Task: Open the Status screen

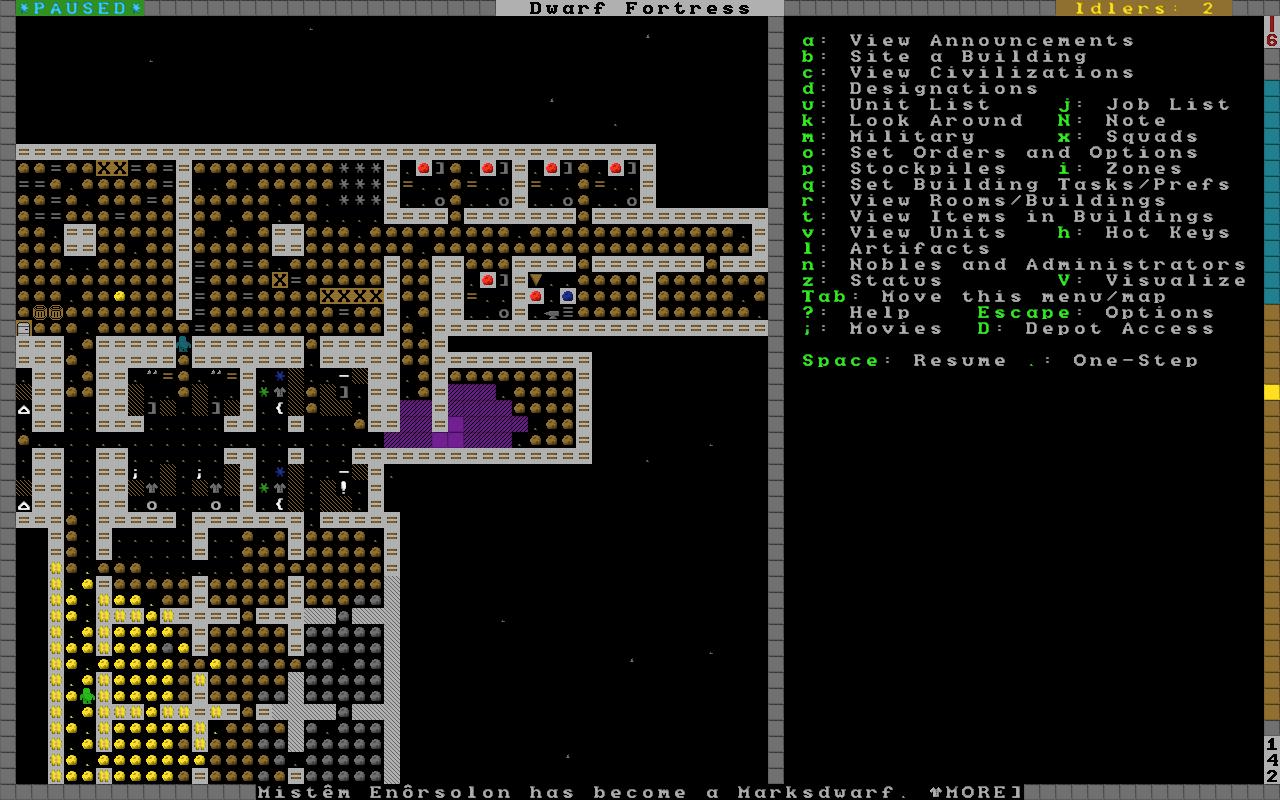Action: 896,281
